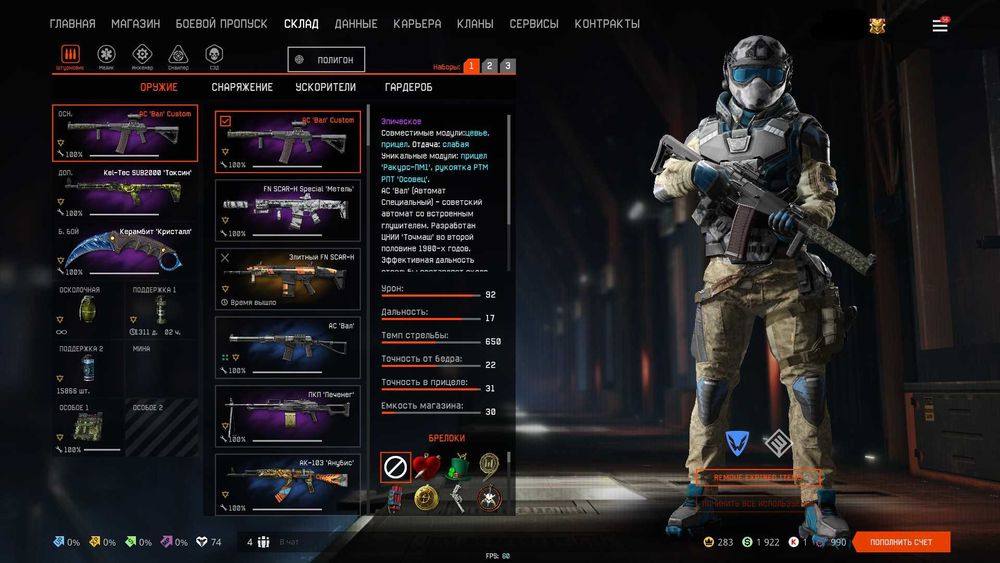
Task: Open the hamburger menu with notifications
Action: 940,25
